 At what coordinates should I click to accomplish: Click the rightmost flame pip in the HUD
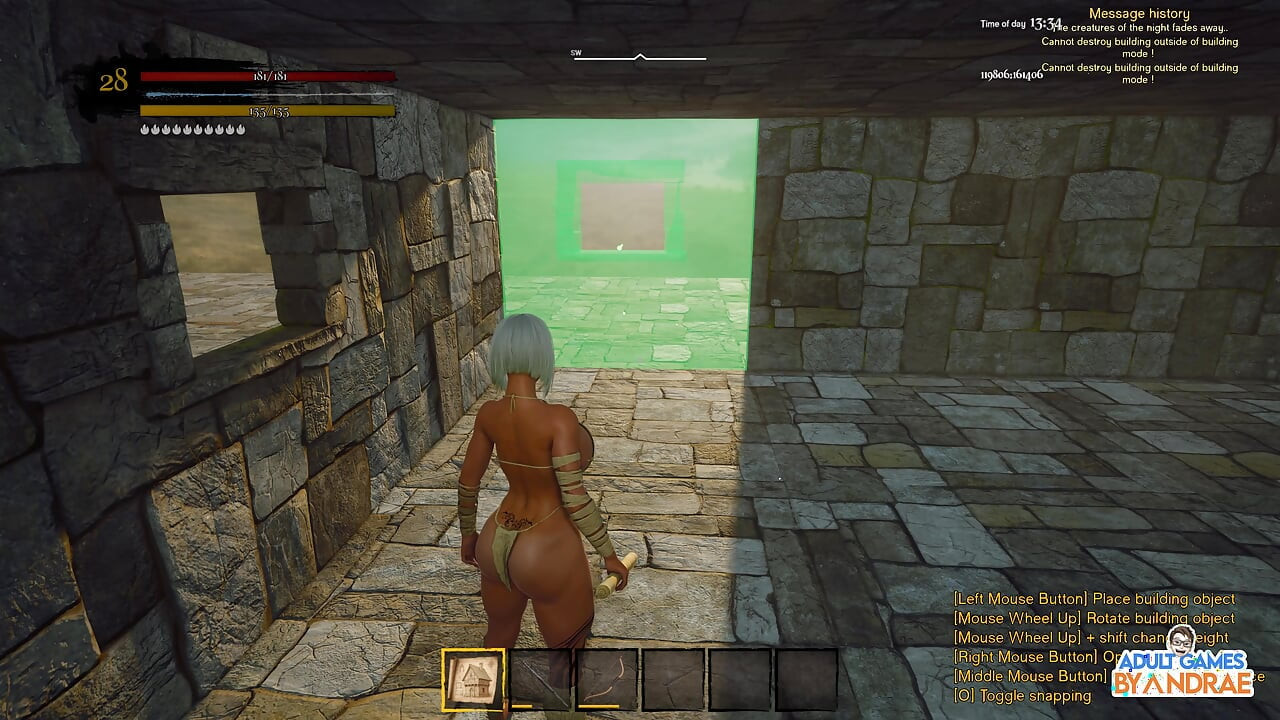tap(241, 127)
